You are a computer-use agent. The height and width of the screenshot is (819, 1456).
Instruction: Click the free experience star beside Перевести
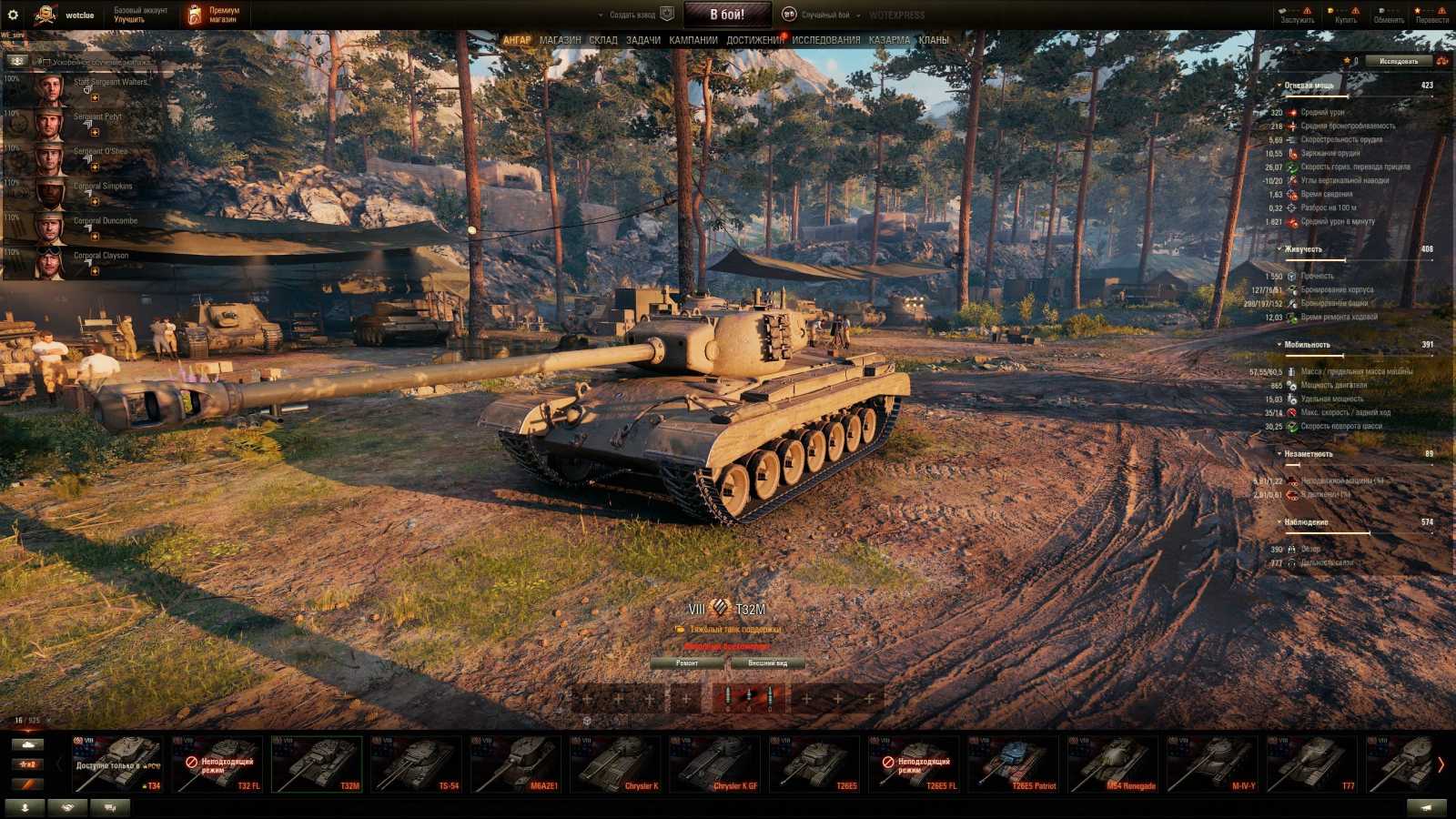[x=1417, y=10]
